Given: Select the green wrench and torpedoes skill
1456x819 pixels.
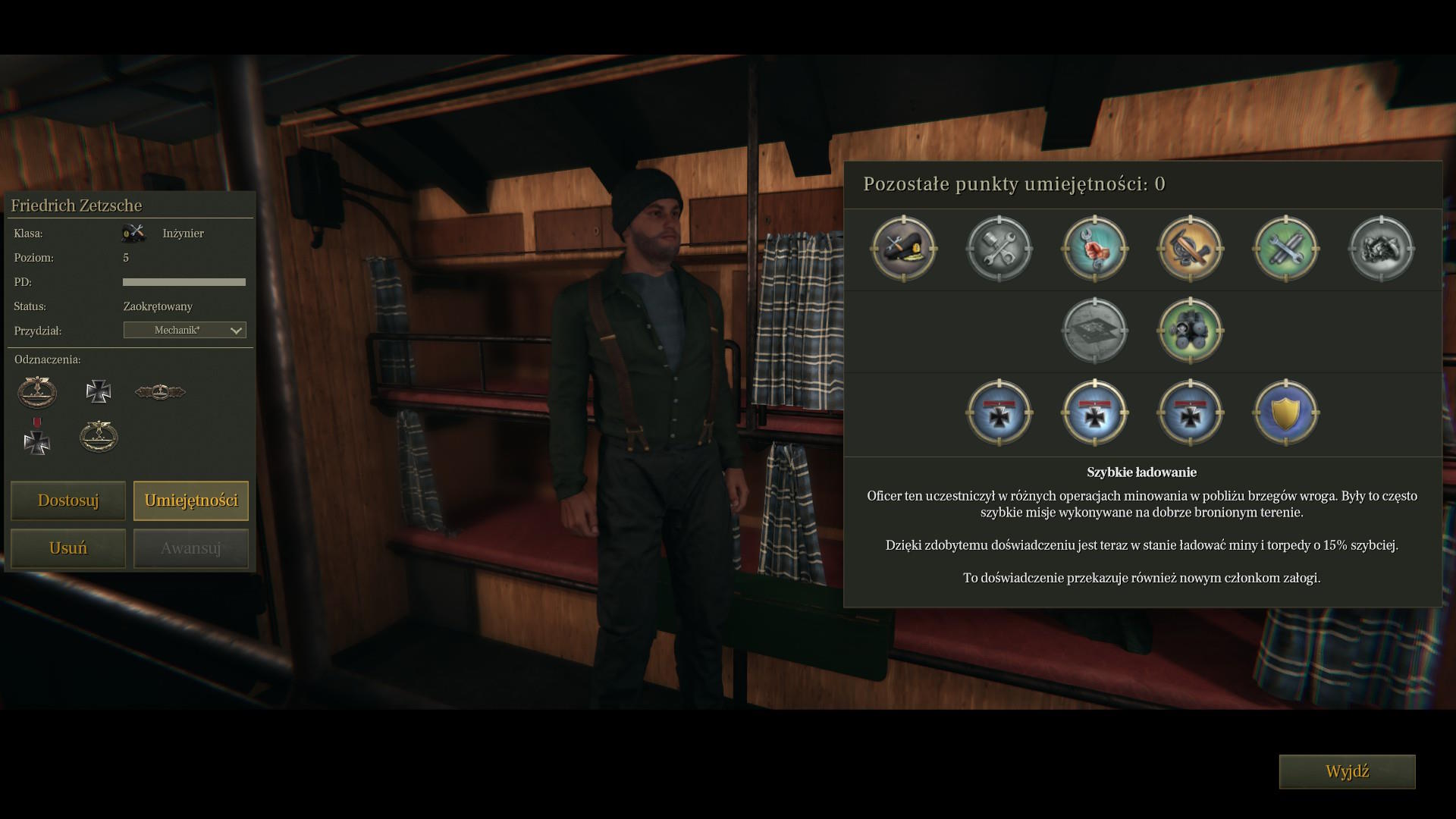Looking at the screenshot, I should [x=1286, y=249].
